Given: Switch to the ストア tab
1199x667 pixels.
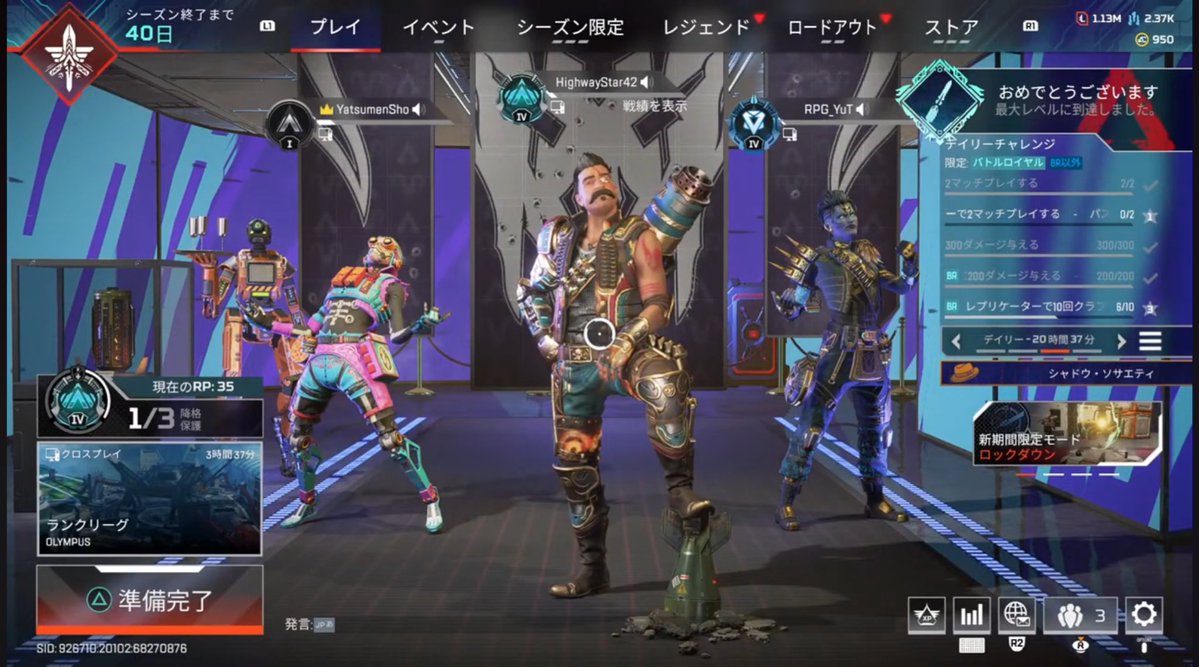Looking at the screenshot, I should pos(951,28).
